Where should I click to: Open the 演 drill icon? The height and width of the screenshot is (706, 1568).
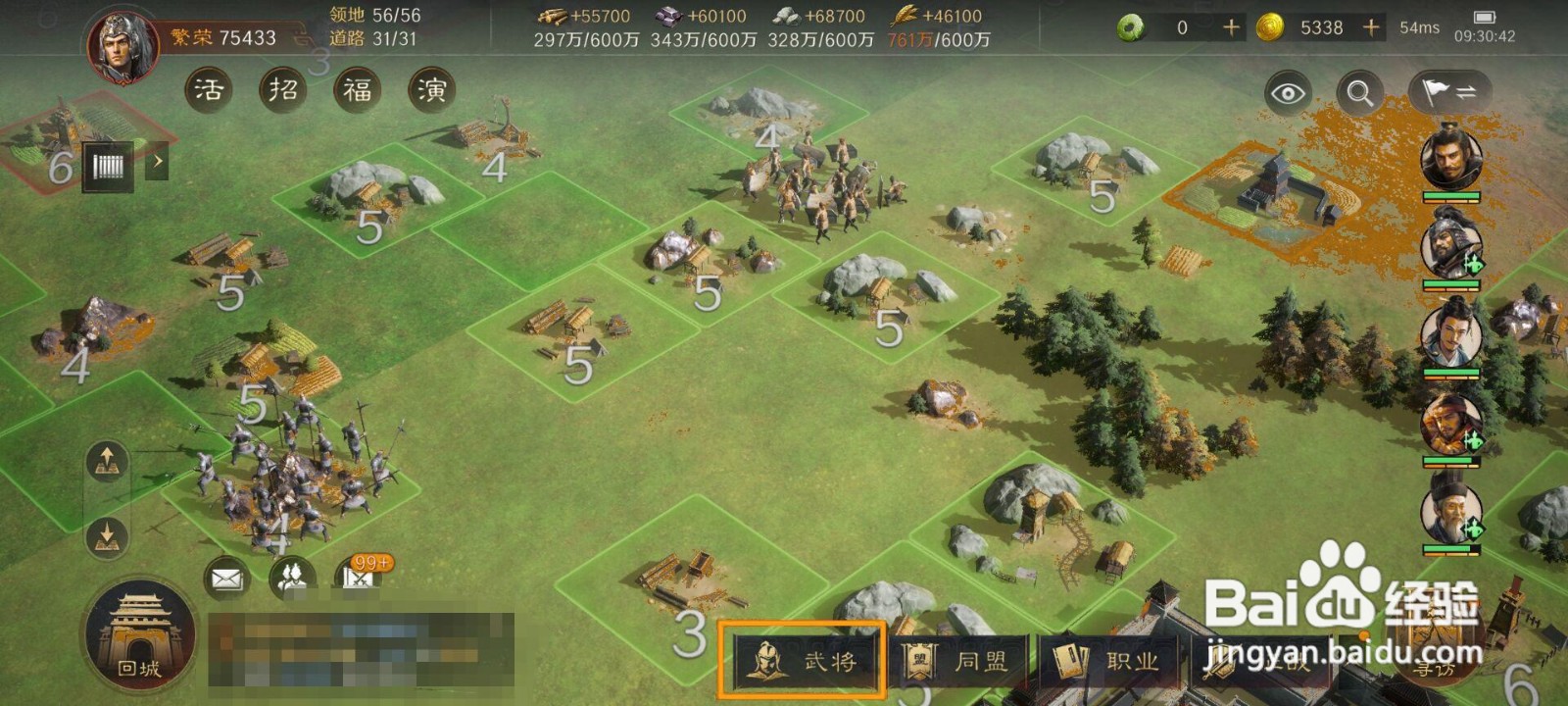coord(431,90)
